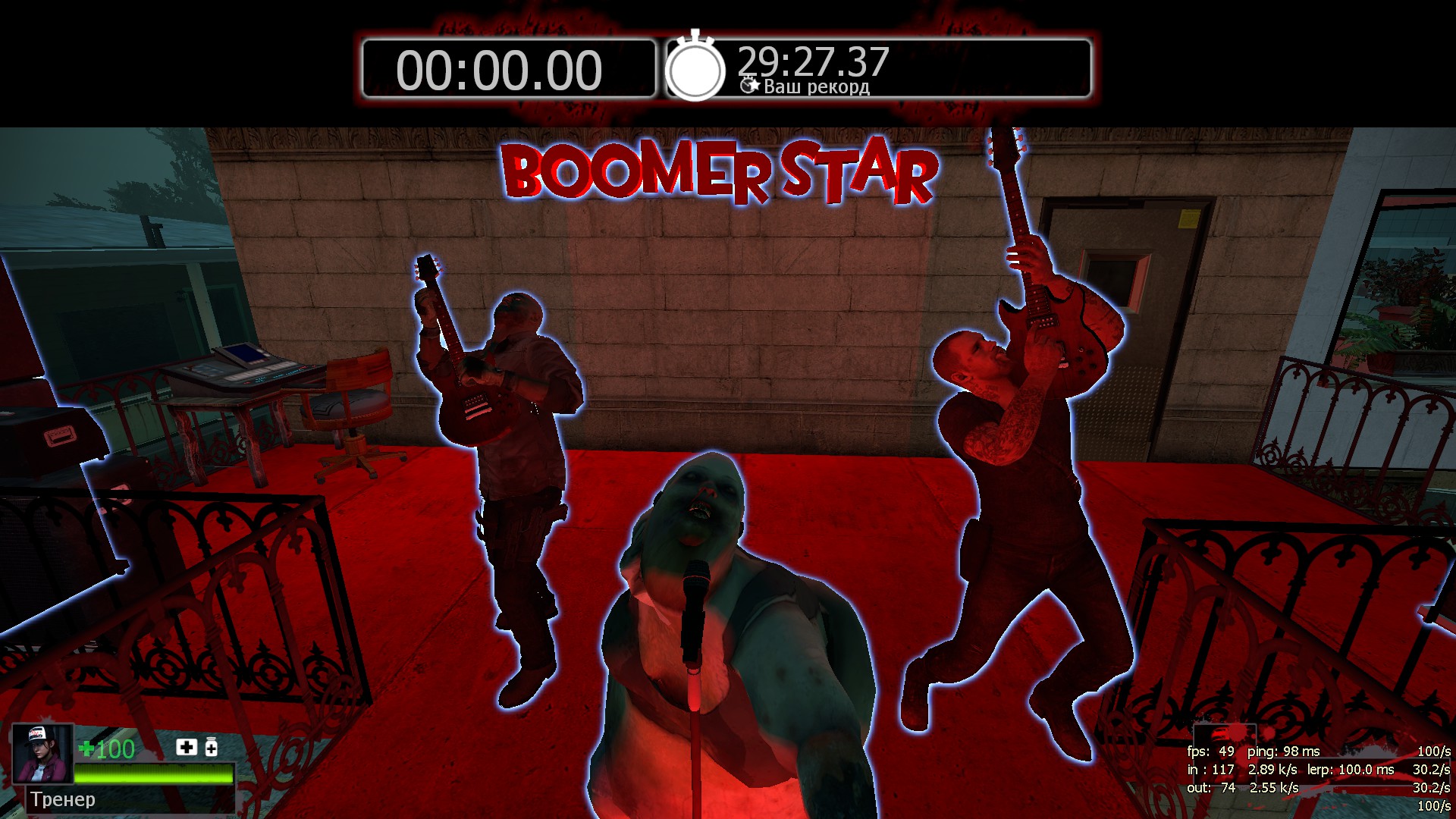Viewport: 1456px width, 819px height.
Task: Select the first aid kit icon
Action: [187, 748]
